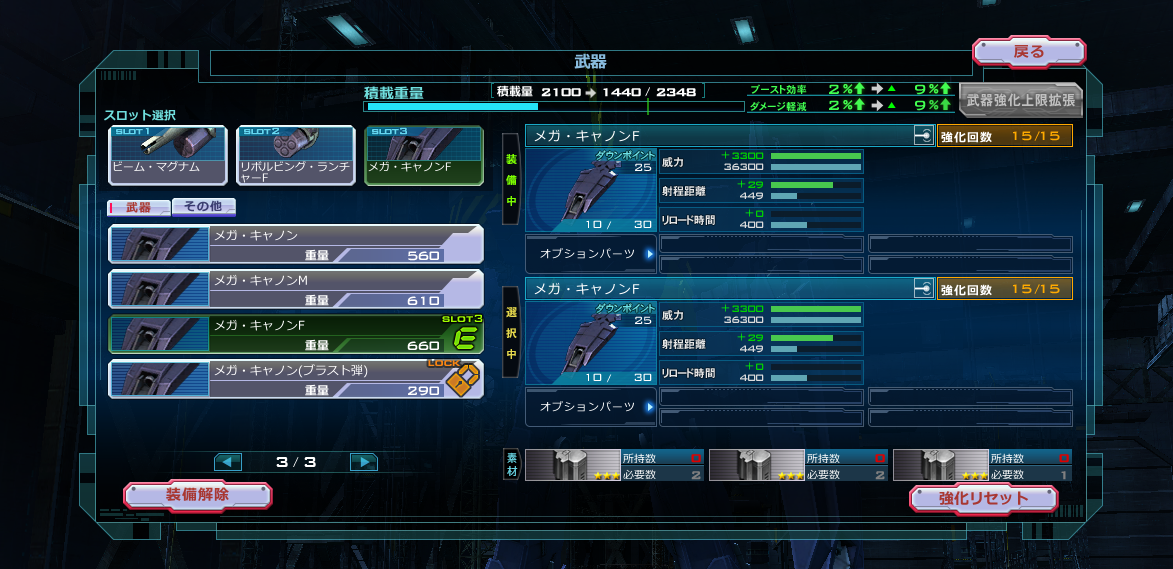Toggle the detail icon beside equipped メガ・キャノンF title
This screenshot has width=1173, height=569.
click(923, 136)
